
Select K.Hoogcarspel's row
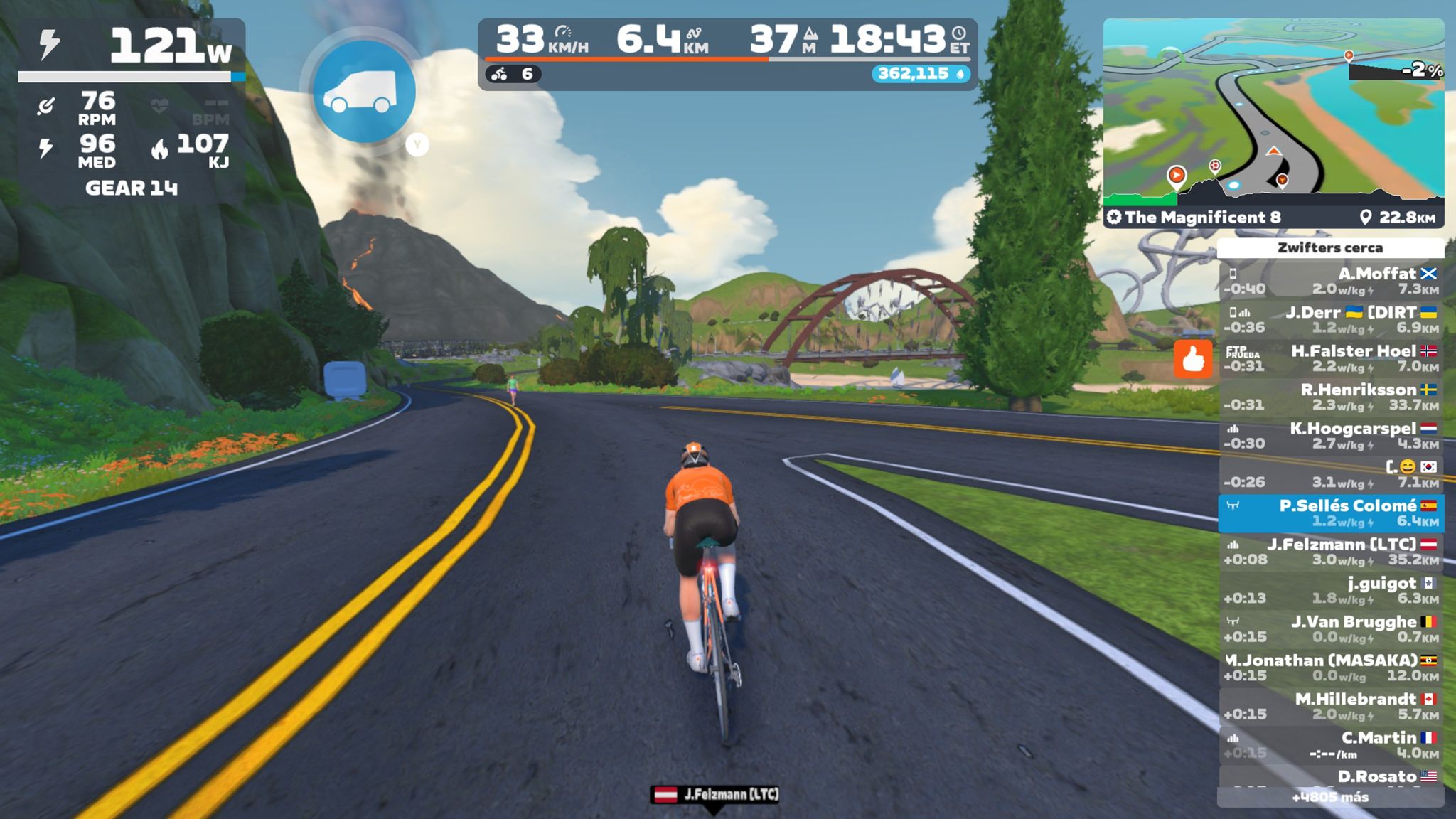point(1331,436)
